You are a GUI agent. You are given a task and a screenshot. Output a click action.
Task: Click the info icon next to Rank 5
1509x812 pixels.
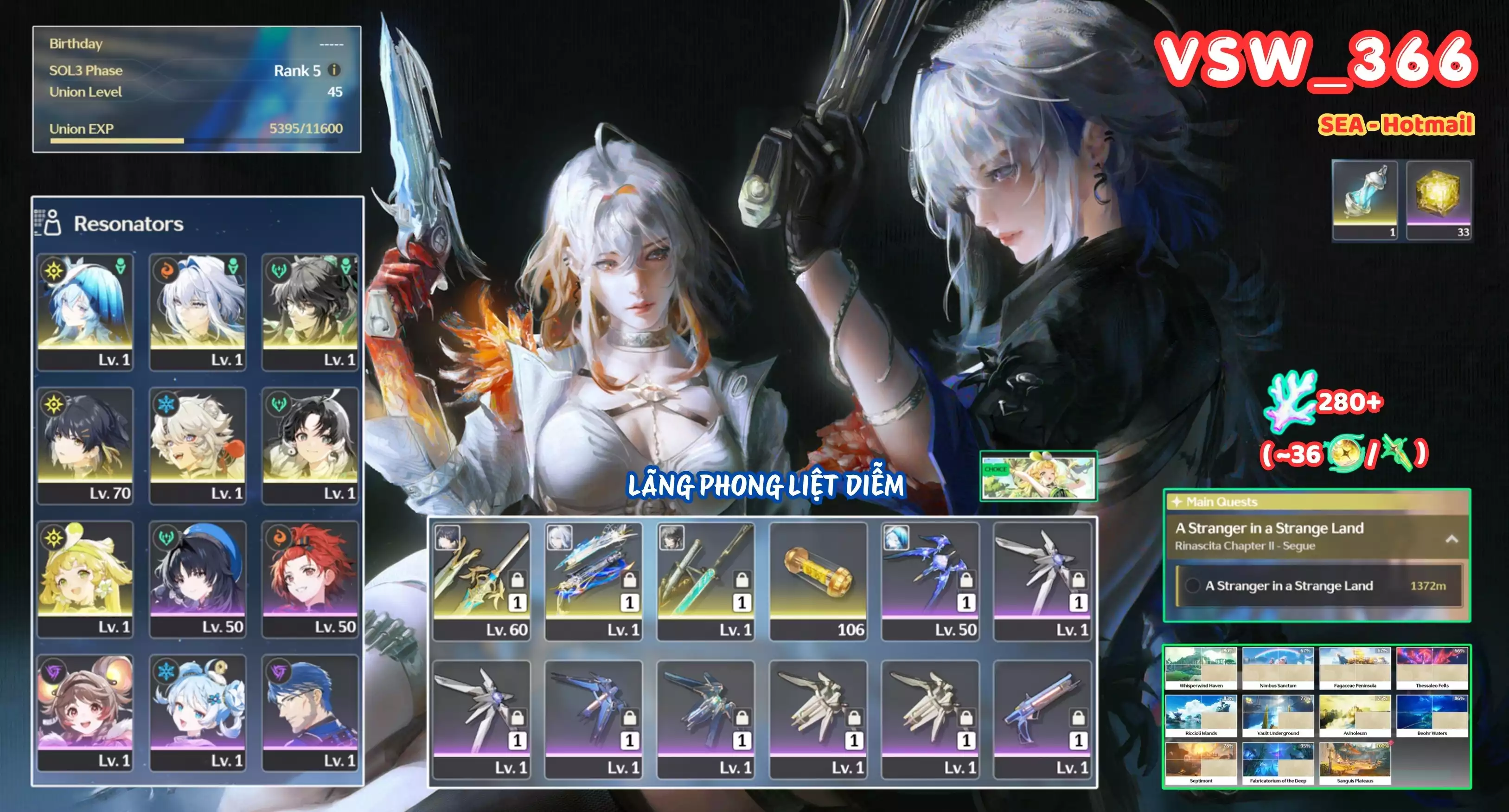point(334,70)
